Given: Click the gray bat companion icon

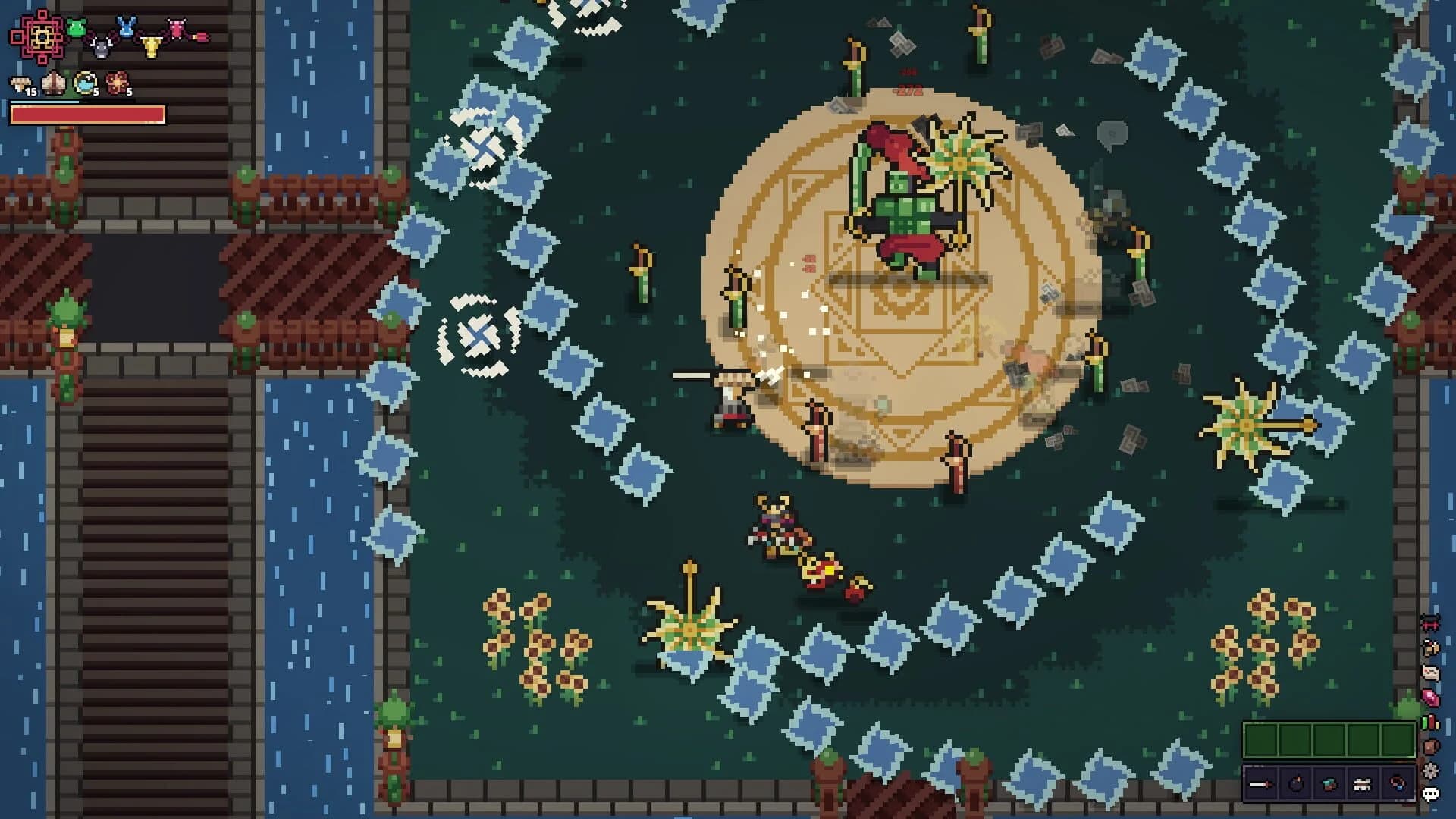Looking at the screenshot, I should [x=100, y=48].
